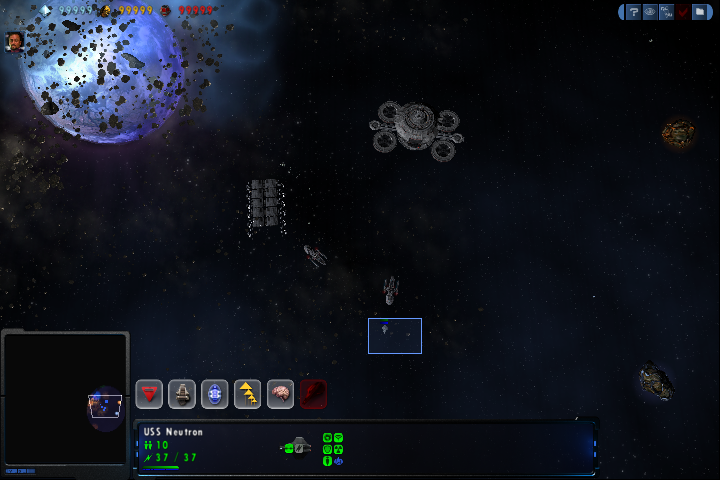Click the red triangle command button
The height and width of the screenshot is (480, 720).
150,394
